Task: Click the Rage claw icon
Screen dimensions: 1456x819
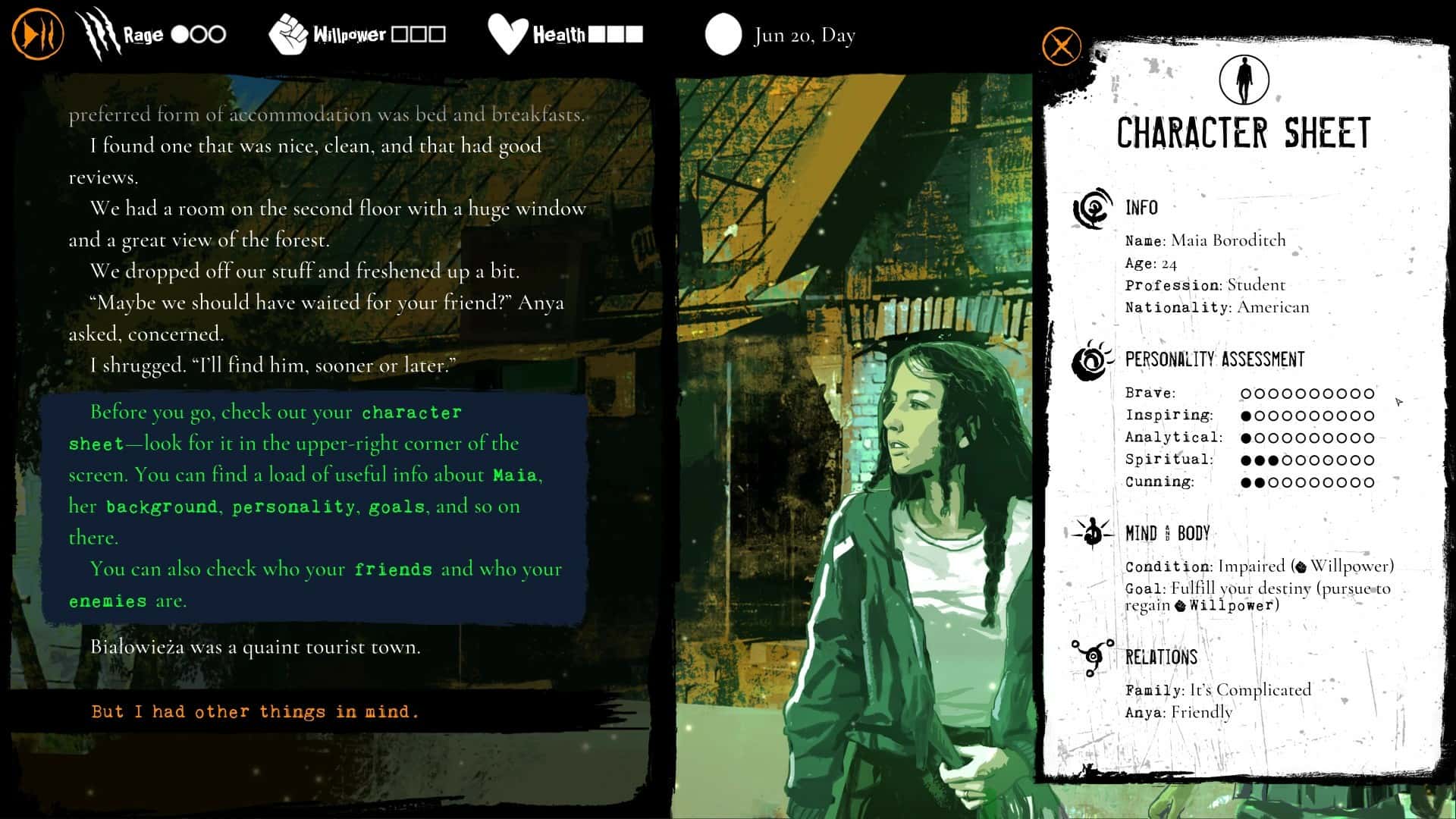Action: [x=101, y=32]
